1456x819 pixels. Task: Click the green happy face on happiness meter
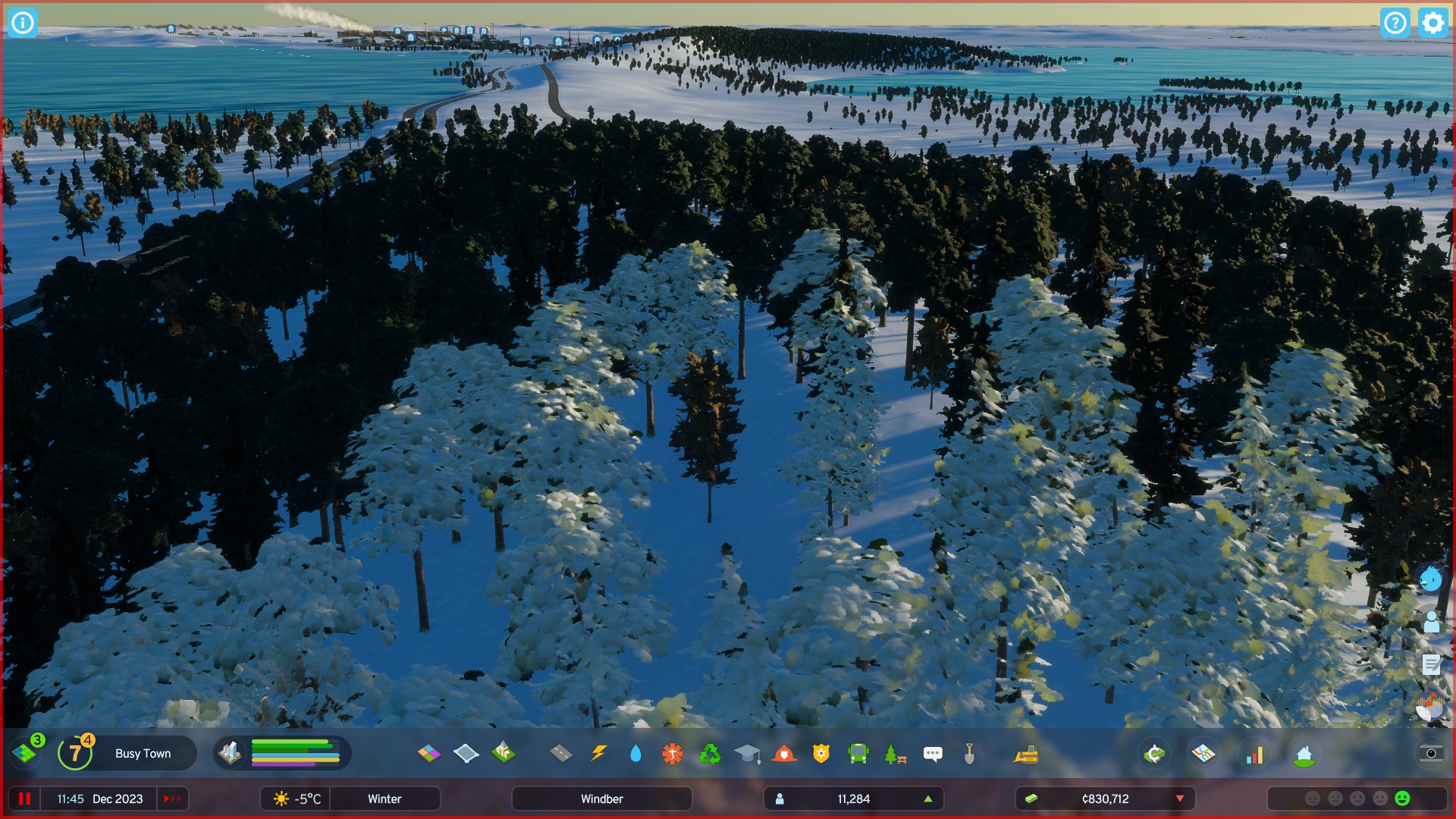(x=1401, y=799)
